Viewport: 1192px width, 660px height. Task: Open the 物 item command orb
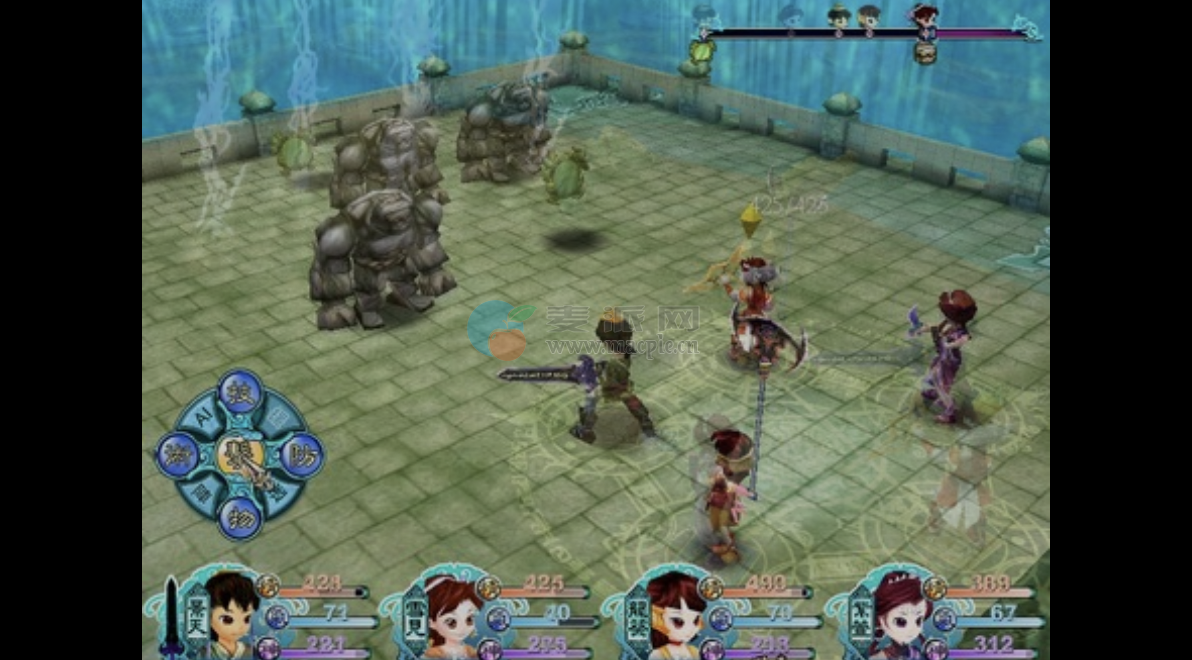pos(240,518)
